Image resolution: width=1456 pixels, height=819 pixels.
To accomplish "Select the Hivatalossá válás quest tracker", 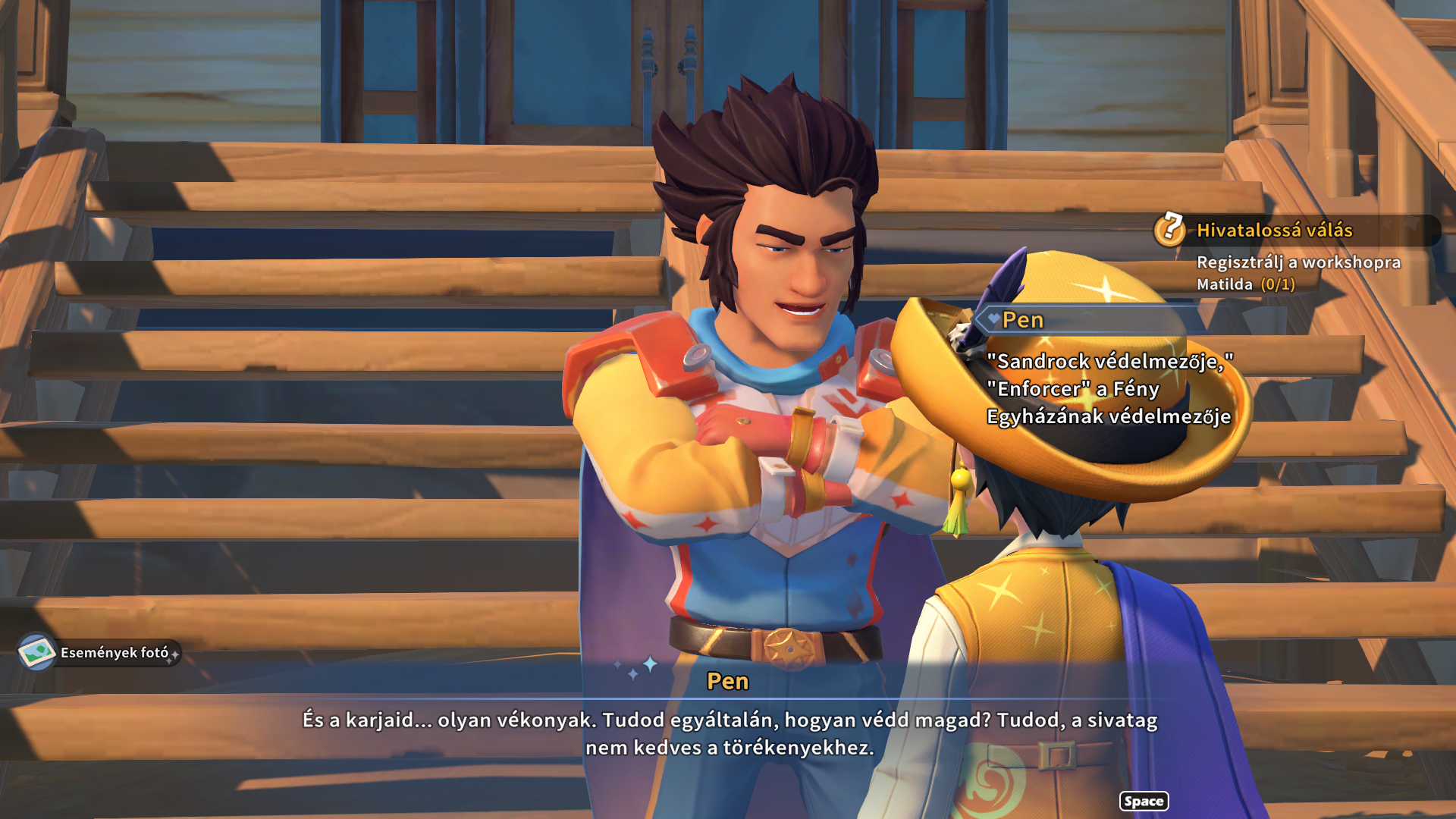I will click(1274, 231).
